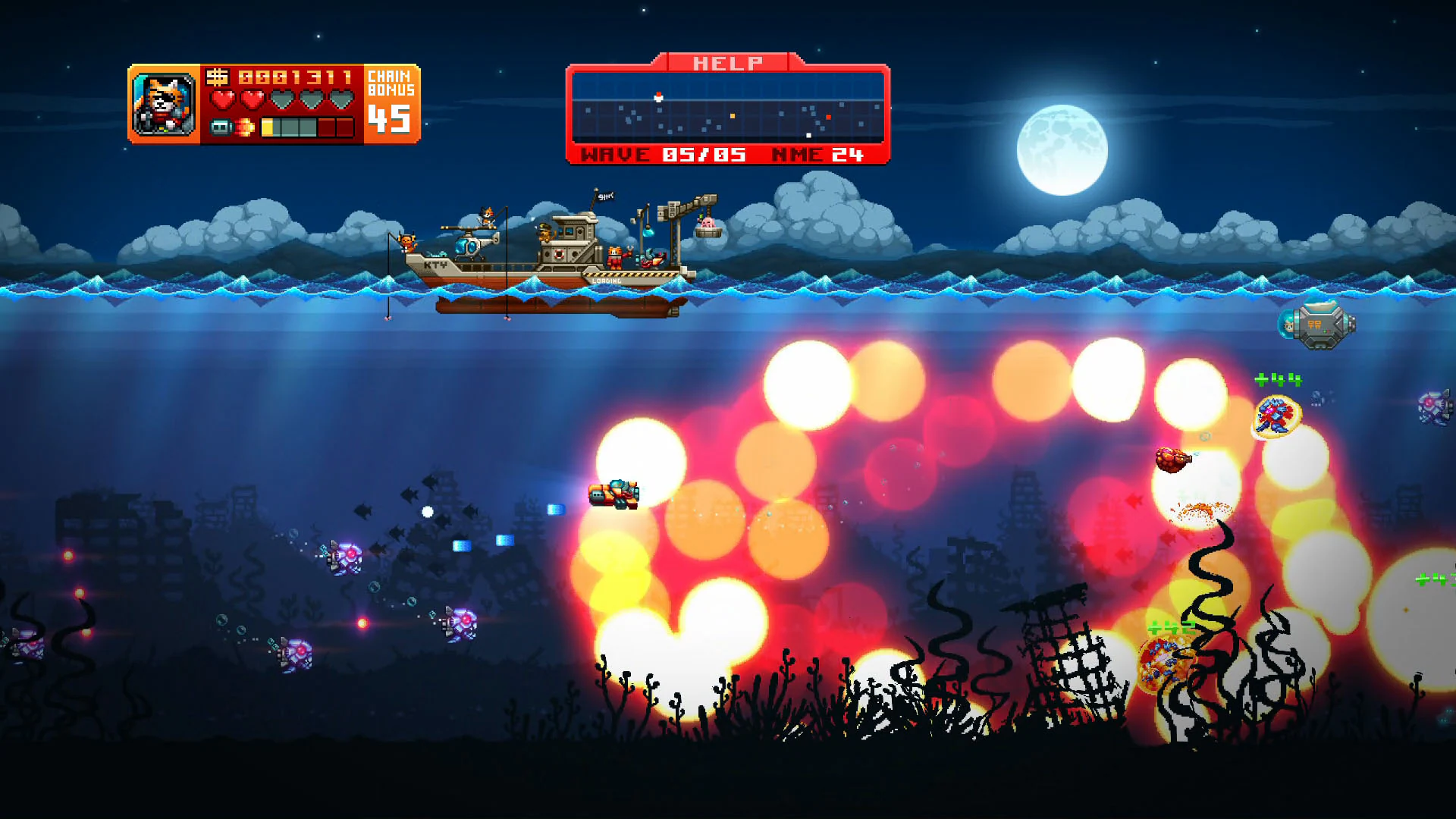Select the HELP tab above the radar
Screen dimensions: 1456x819
(727, 62)
